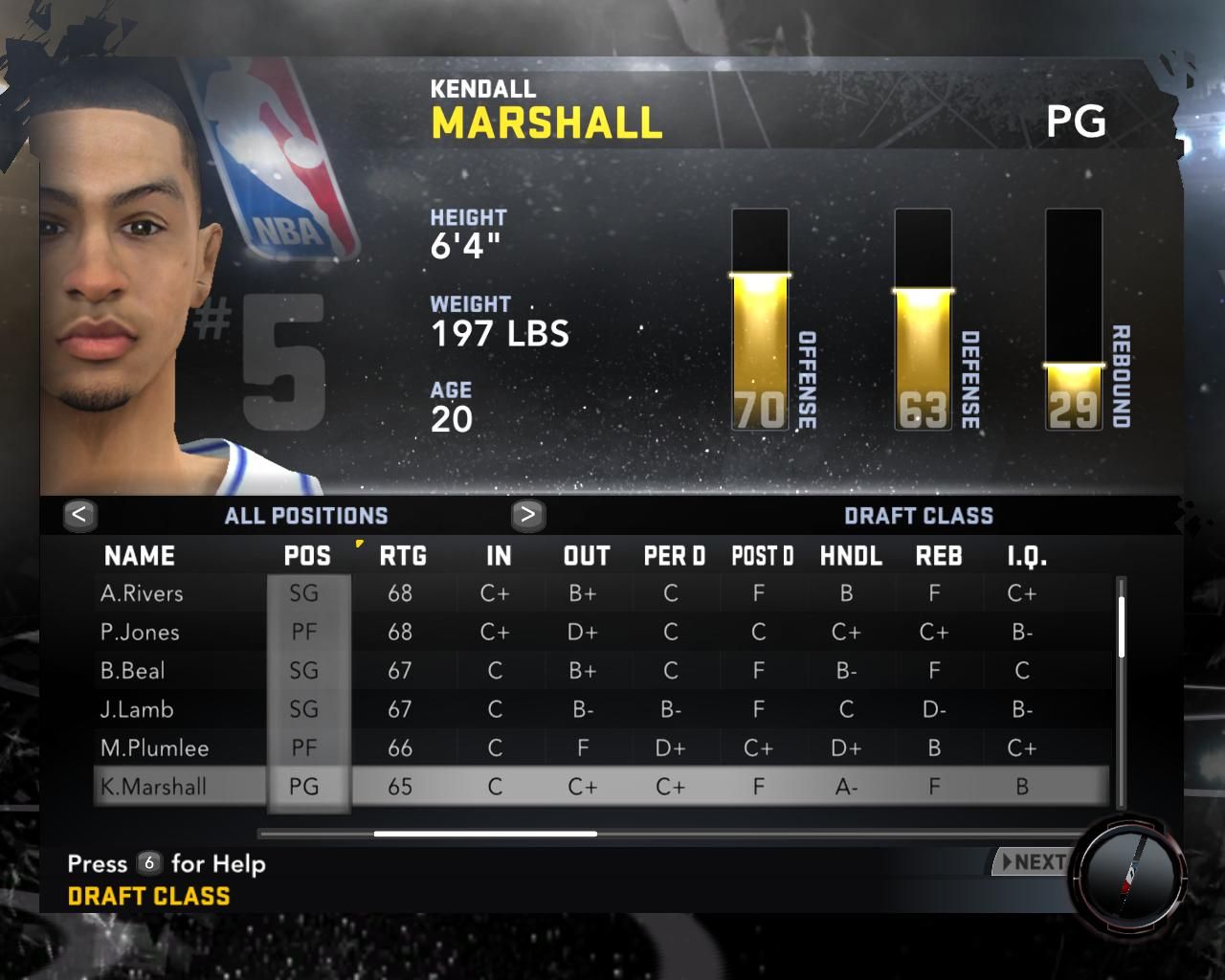This screenshot has width=1225, height=980.
Task: Sort by the OUT column header
Action: point(587,556)
